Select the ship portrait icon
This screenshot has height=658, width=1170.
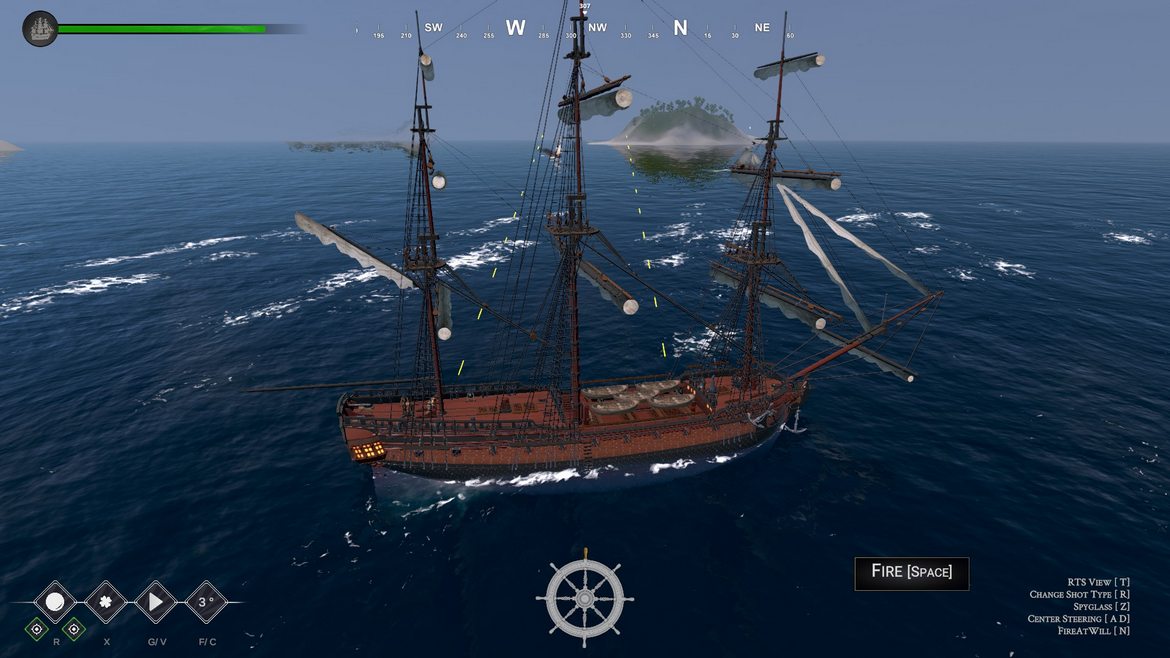(40, 29)
